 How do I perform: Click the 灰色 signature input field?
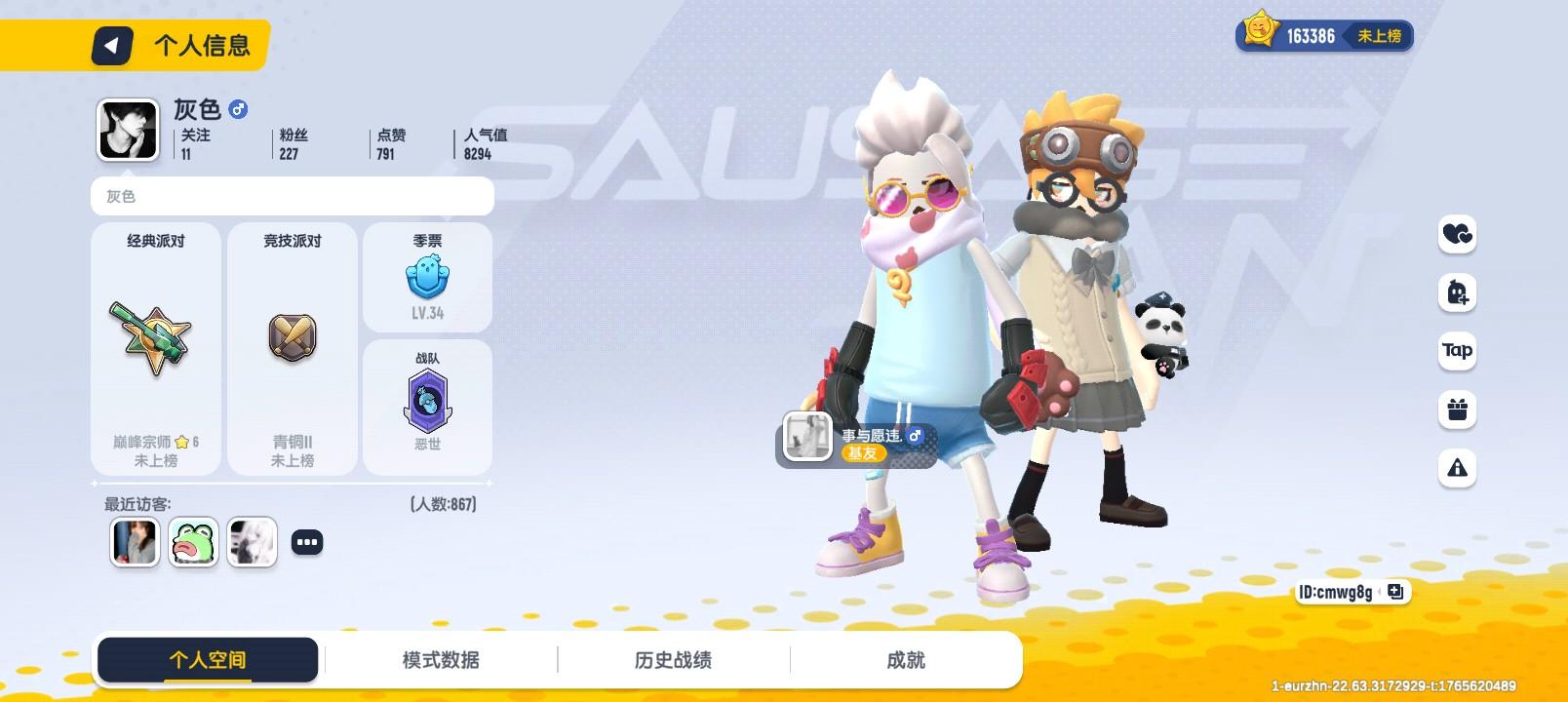(x=292, y=197)
